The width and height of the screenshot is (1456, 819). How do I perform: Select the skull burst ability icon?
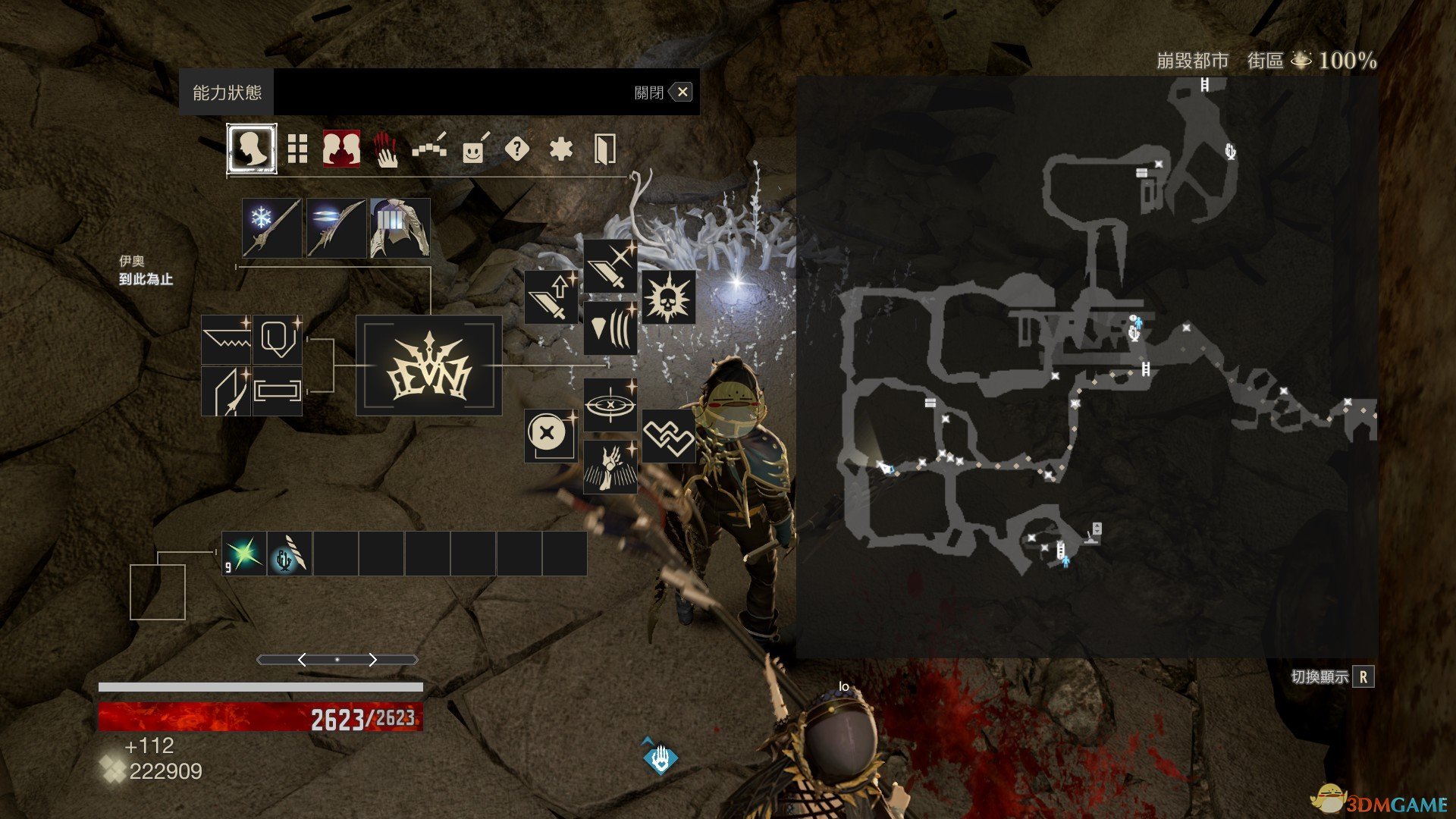668,297
